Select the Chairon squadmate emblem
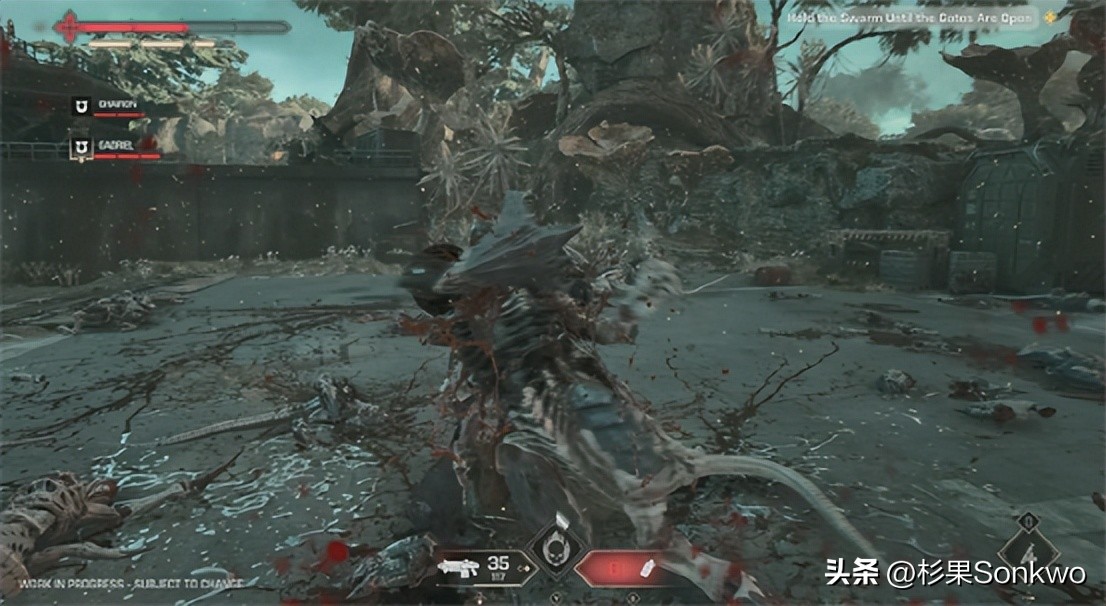 [81, 104]
